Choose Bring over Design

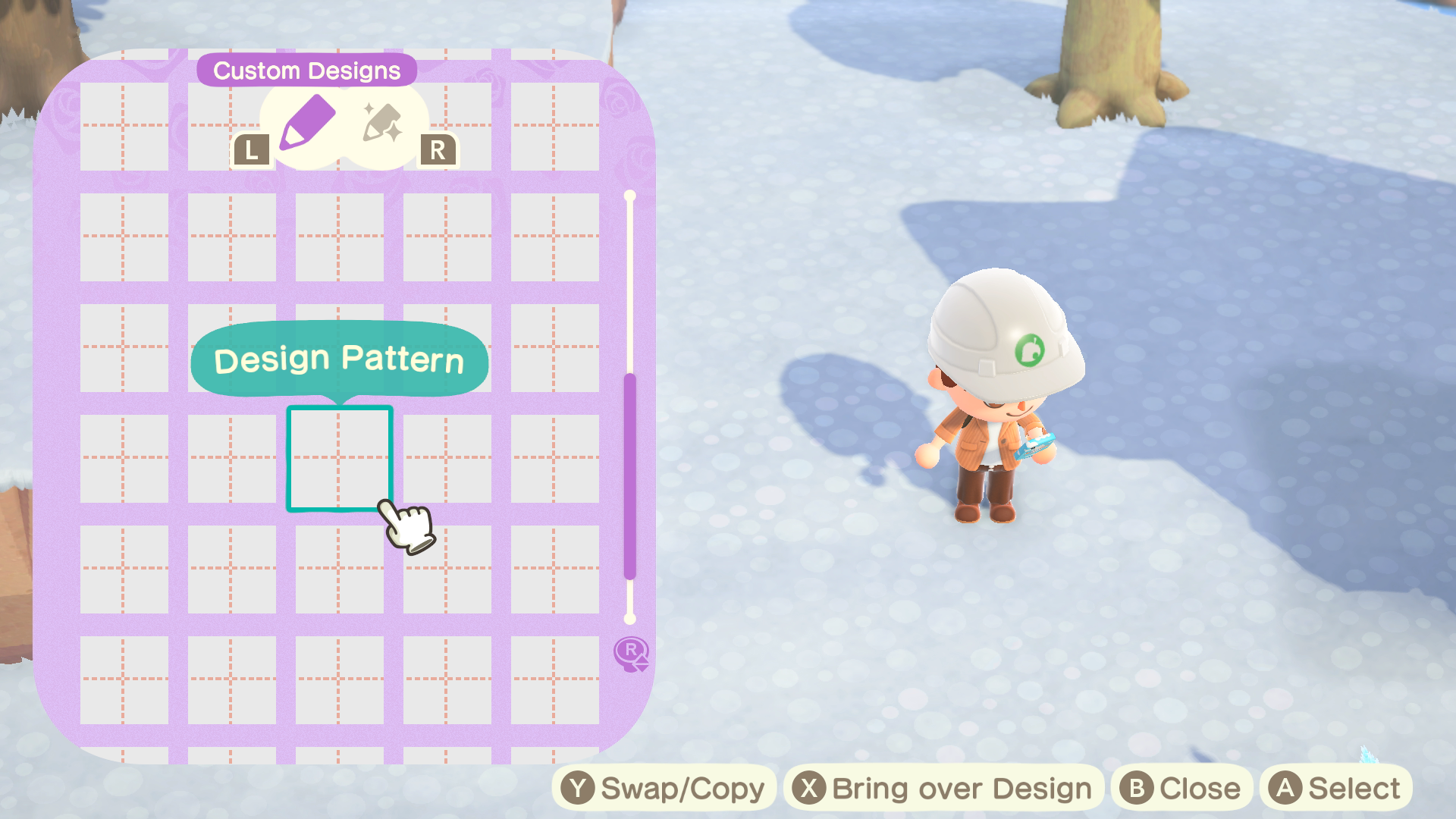tap(943, 789)
